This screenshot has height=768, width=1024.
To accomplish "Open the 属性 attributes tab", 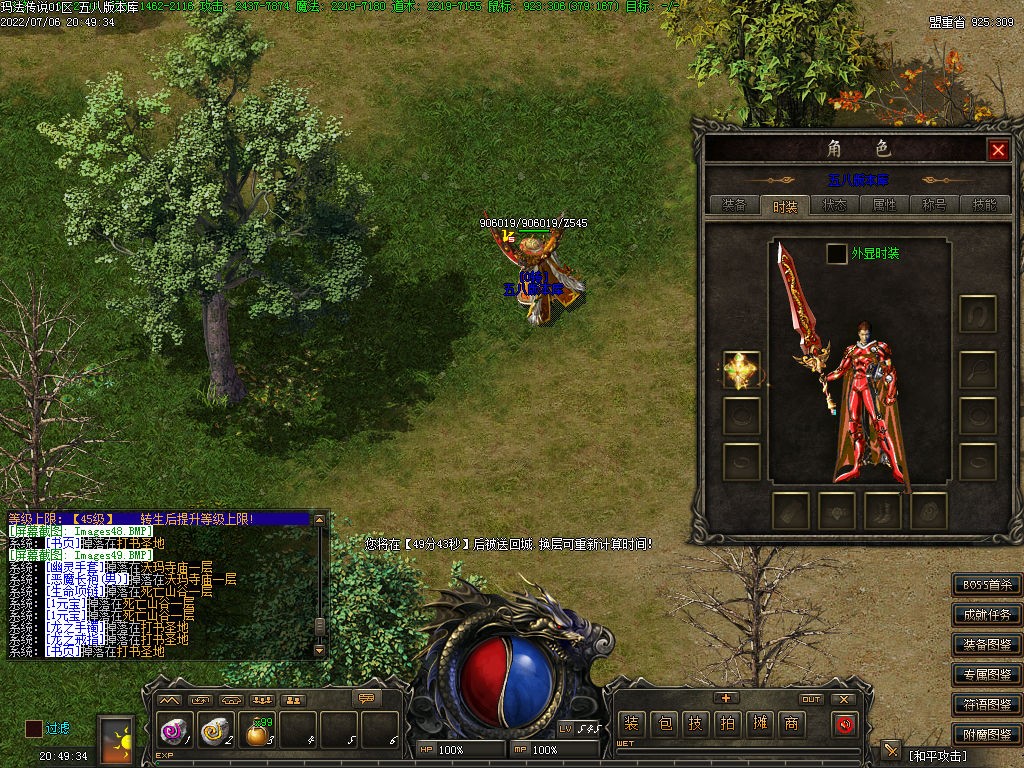I will tap(884, 205).
